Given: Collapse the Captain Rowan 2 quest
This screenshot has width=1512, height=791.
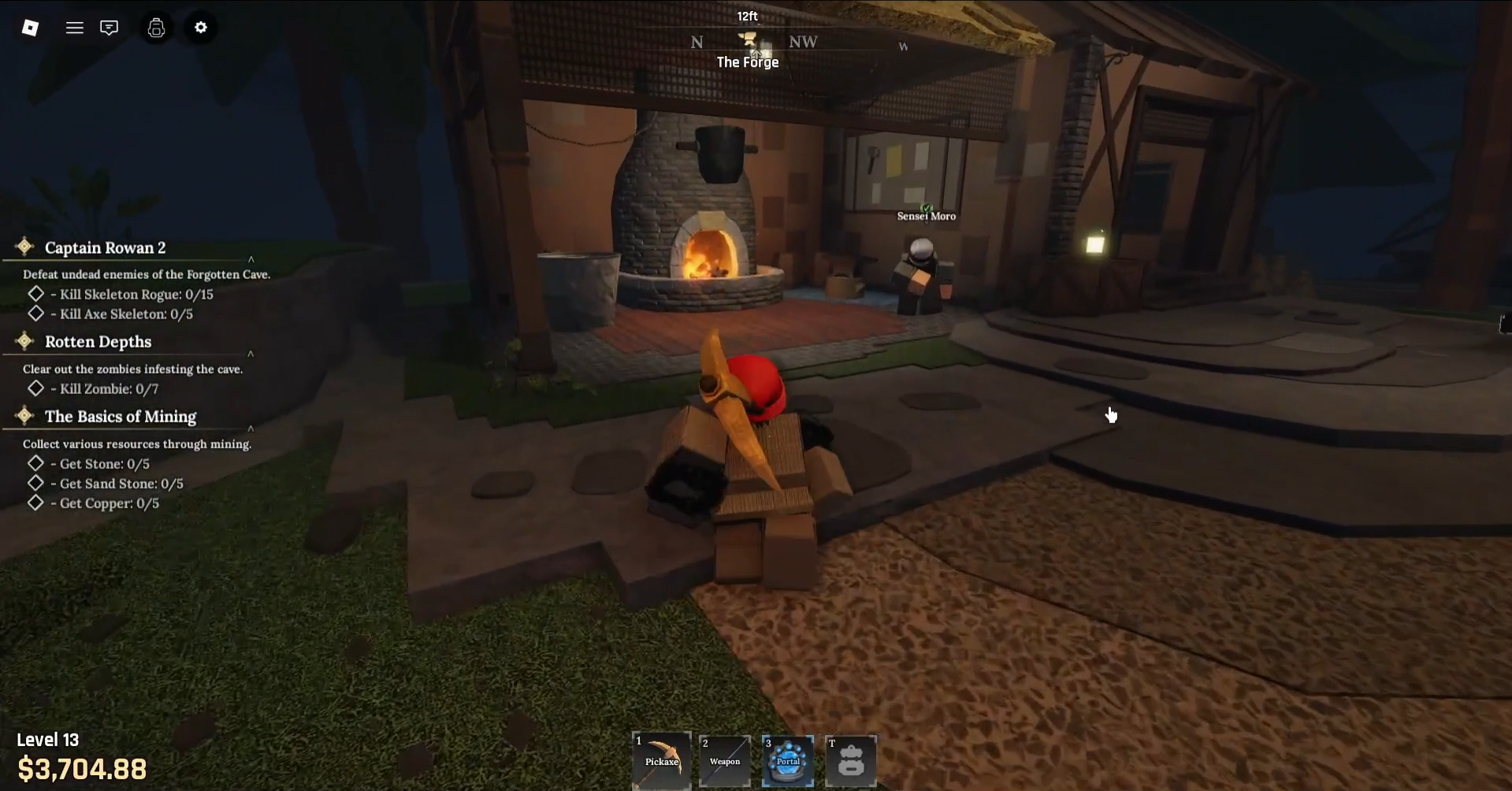Looking at the screenshot, I should point(251,258).
